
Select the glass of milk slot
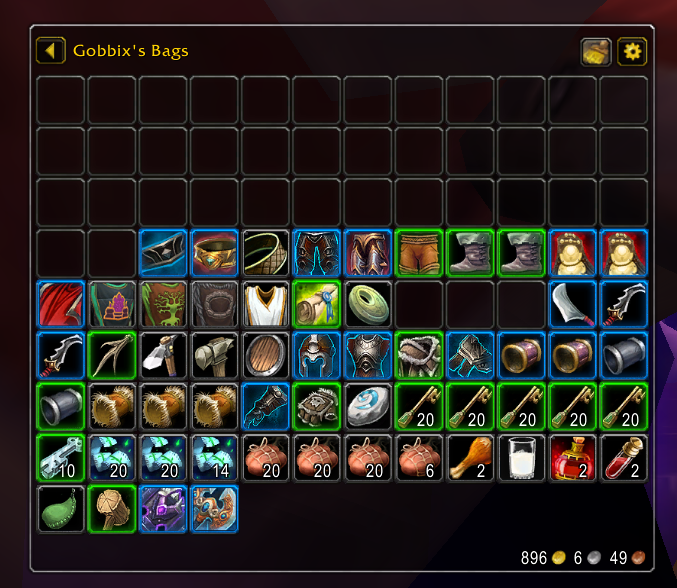point(522,457)
